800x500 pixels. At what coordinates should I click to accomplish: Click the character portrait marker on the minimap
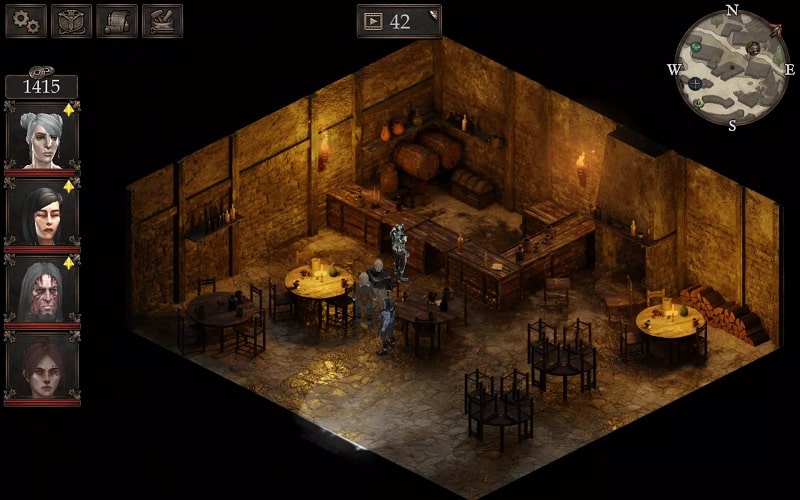[x=753, y=48]
